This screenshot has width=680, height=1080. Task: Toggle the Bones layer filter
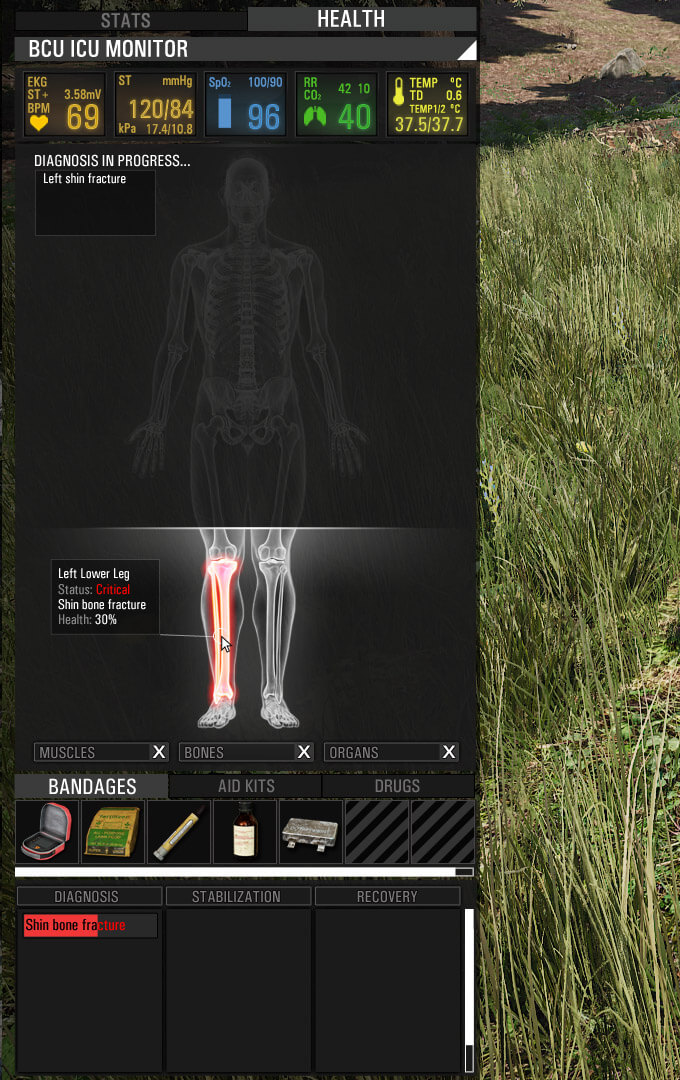click(x=246, y=752)
